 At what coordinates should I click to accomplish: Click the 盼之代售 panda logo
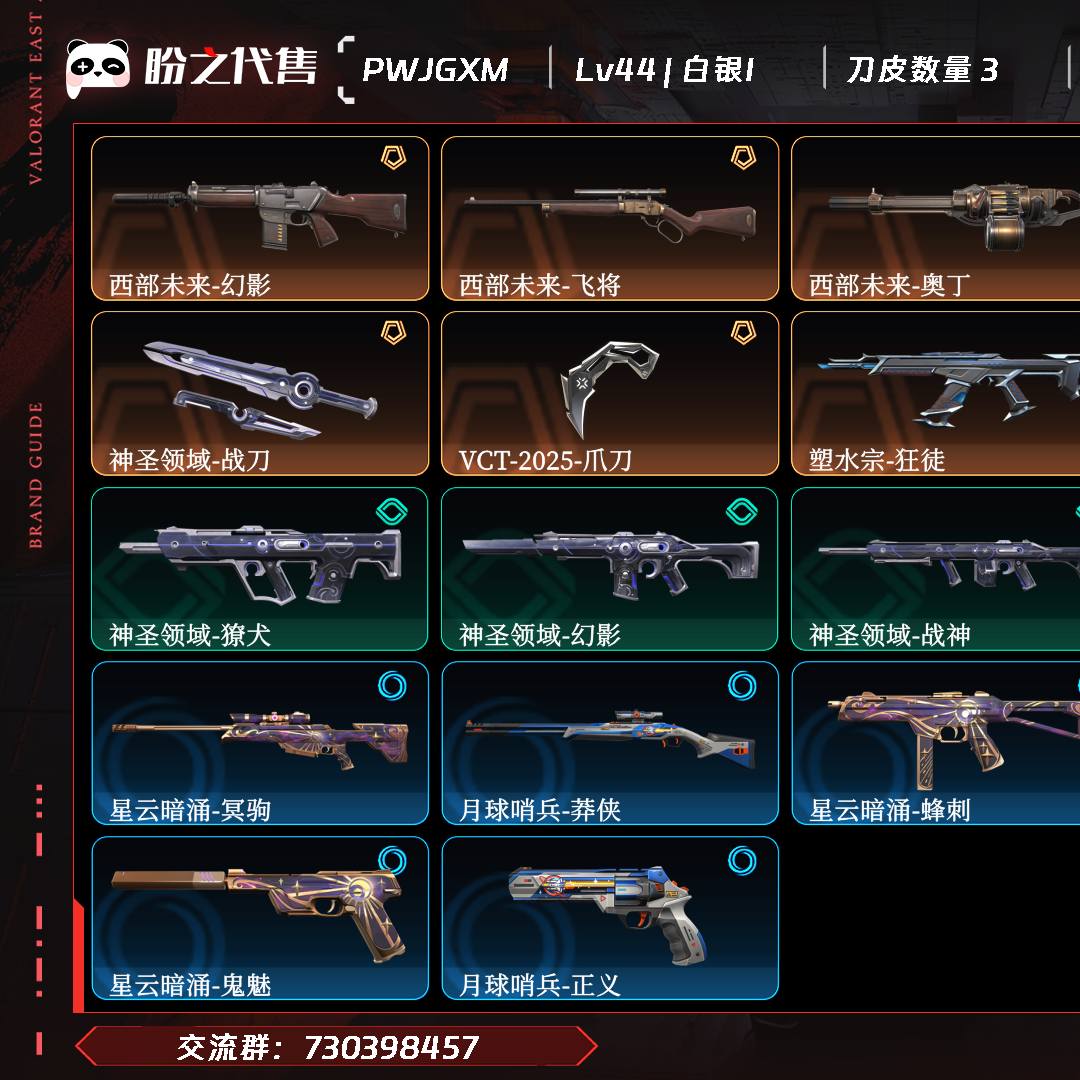[98, 68]
